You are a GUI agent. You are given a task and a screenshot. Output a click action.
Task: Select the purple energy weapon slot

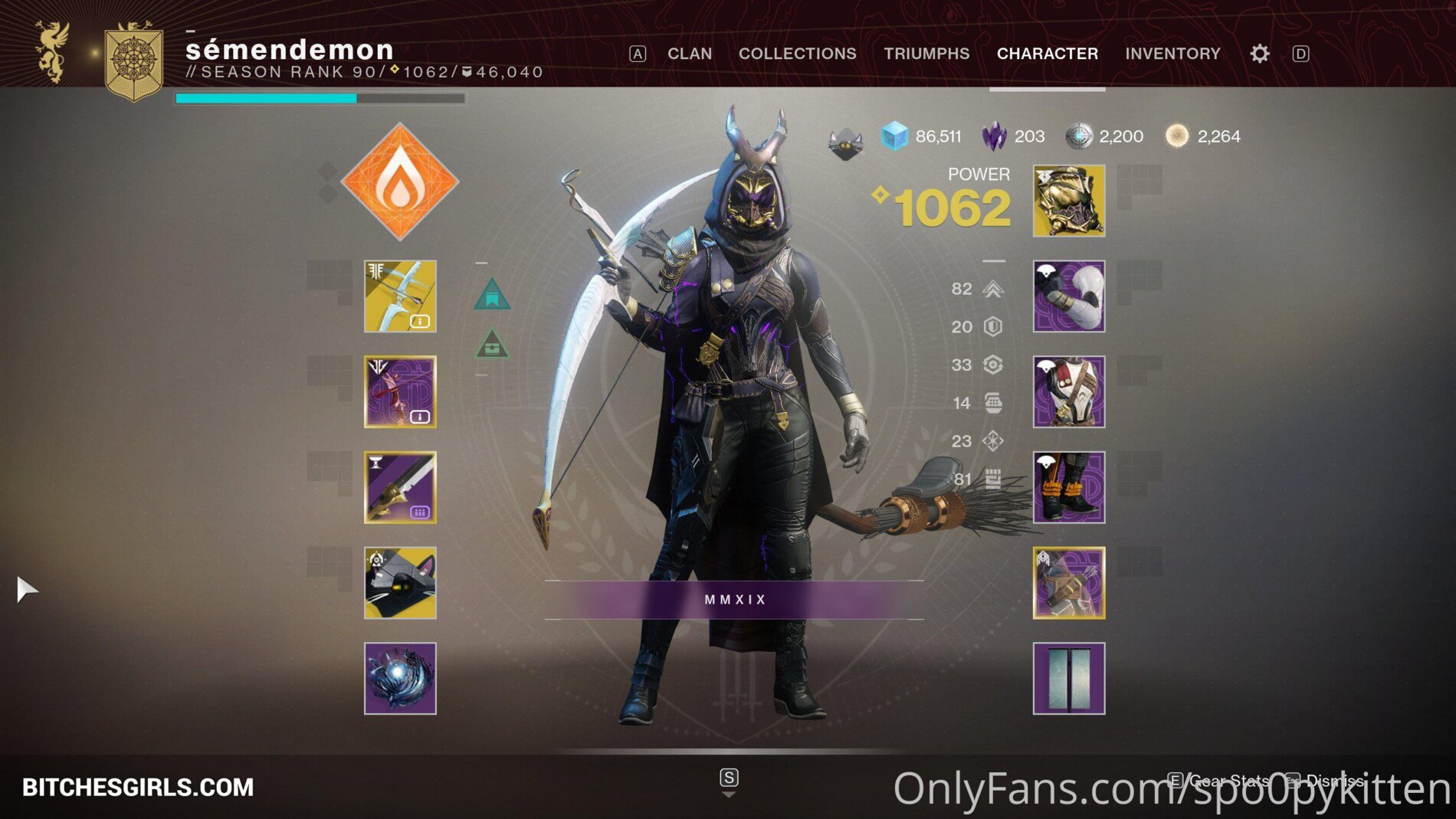[x=400, y=391]
